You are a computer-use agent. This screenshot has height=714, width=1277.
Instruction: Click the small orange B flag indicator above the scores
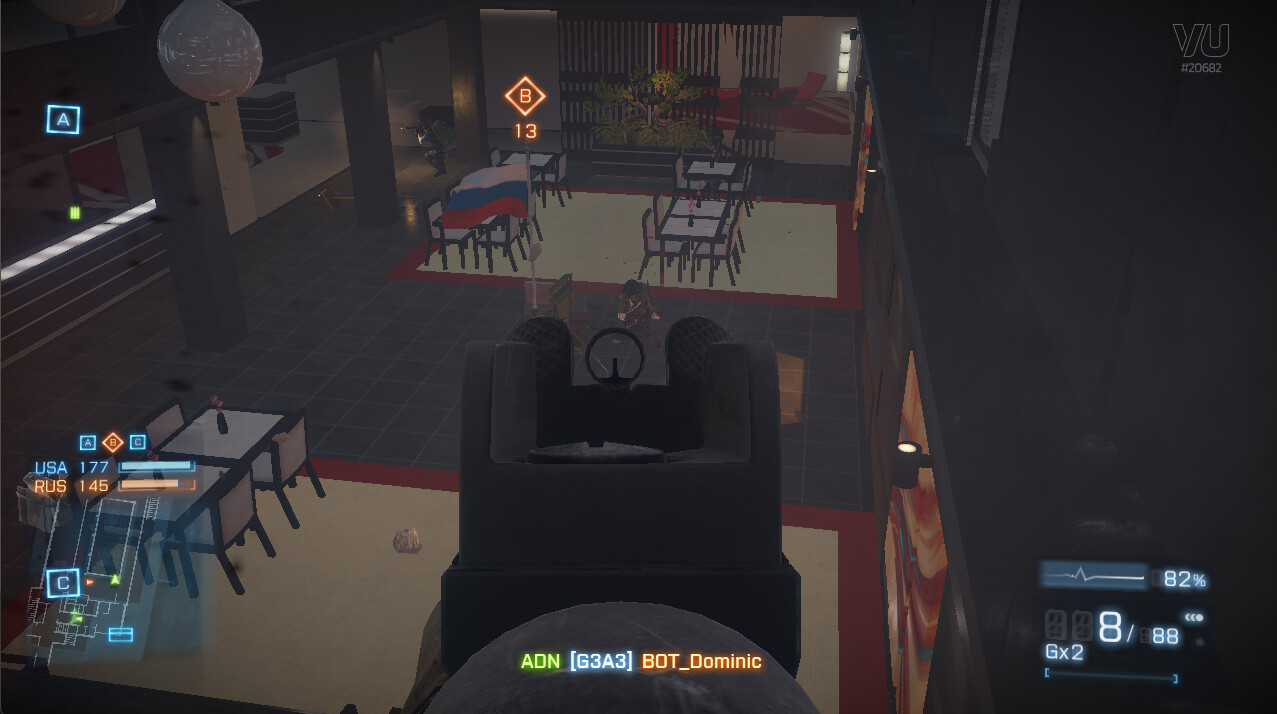(113, 442)
